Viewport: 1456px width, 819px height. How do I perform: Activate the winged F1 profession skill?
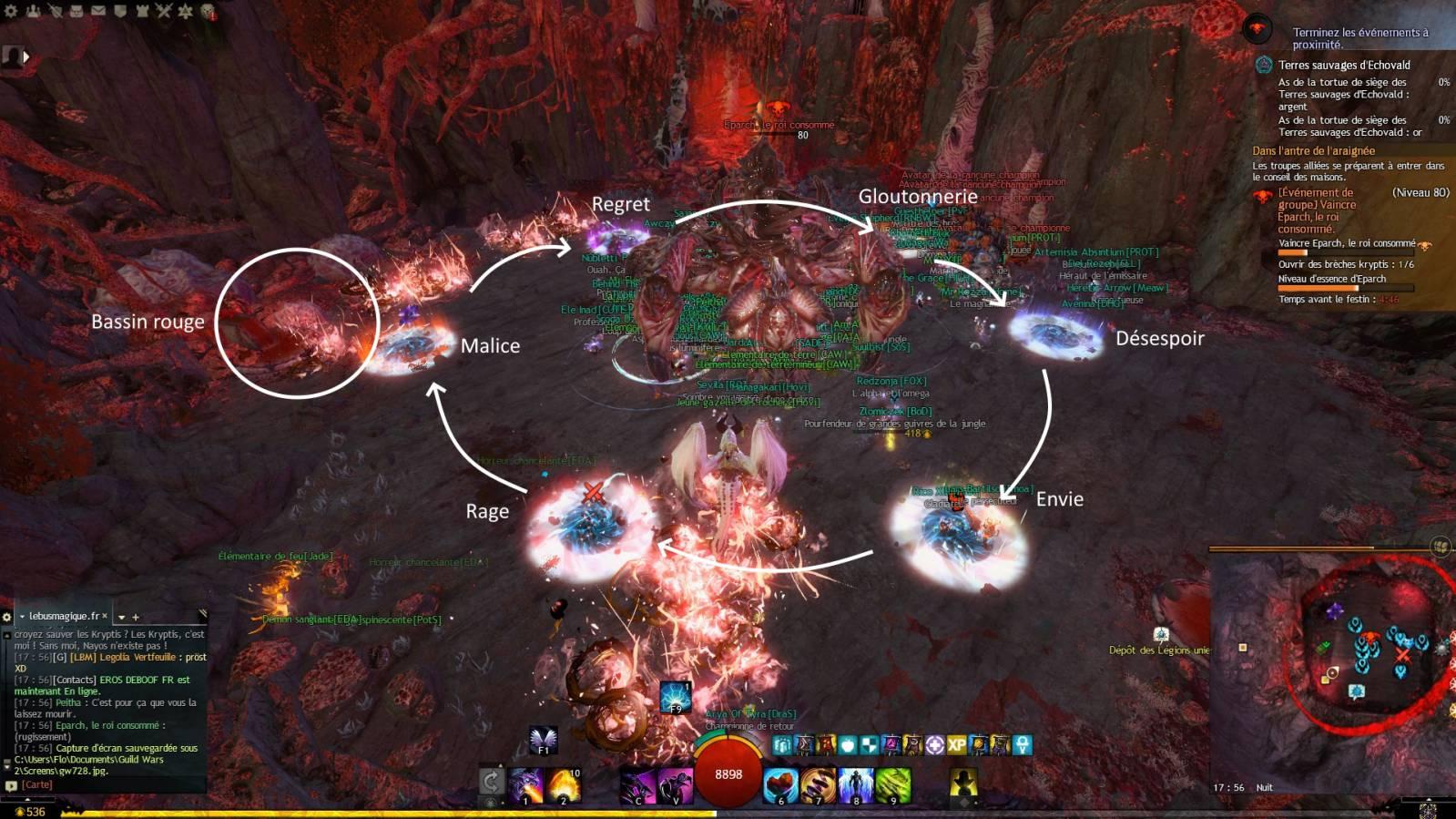[x=543, y=739]
